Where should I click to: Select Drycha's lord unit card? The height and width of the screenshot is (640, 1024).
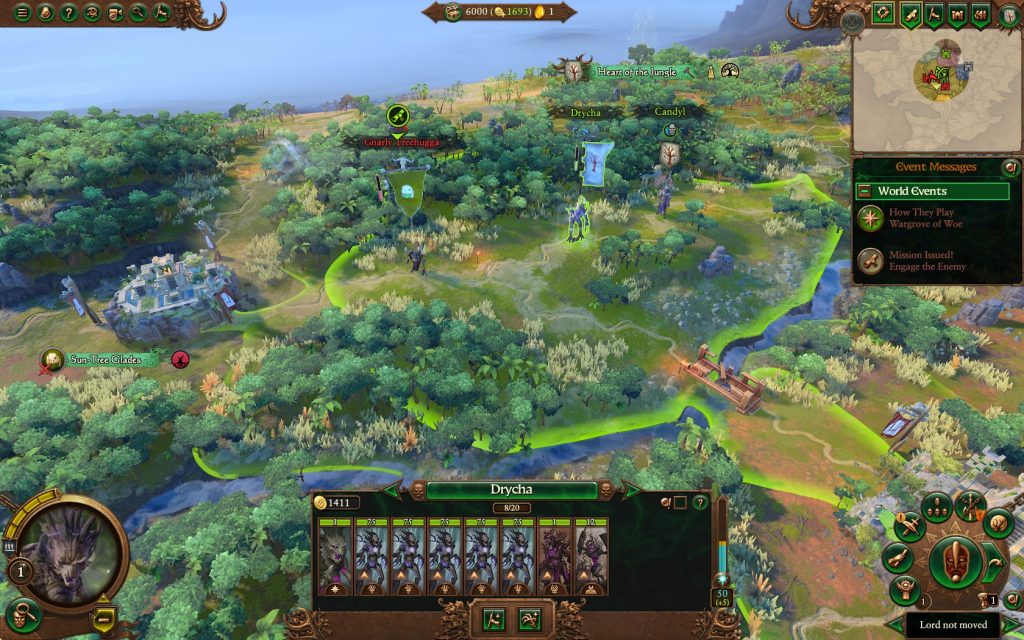[334, 555]
